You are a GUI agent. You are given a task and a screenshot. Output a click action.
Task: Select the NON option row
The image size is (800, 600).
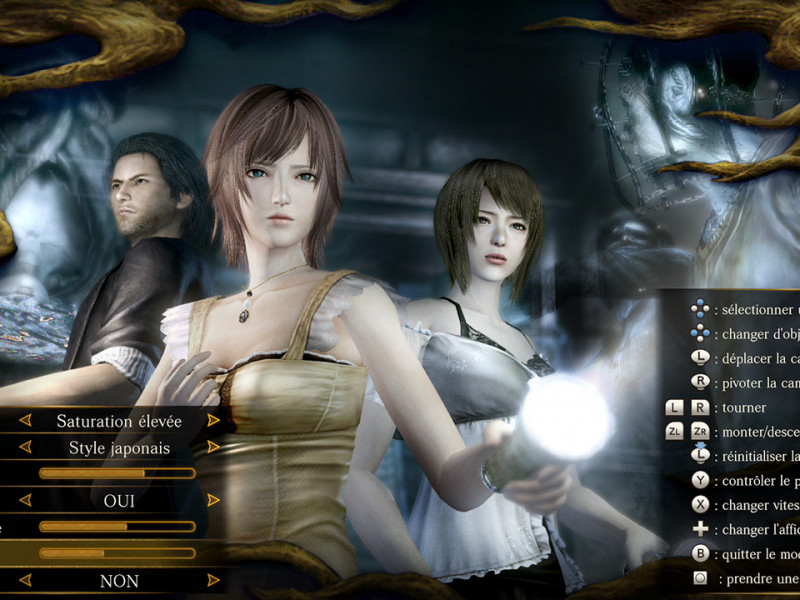pos(120,581)
